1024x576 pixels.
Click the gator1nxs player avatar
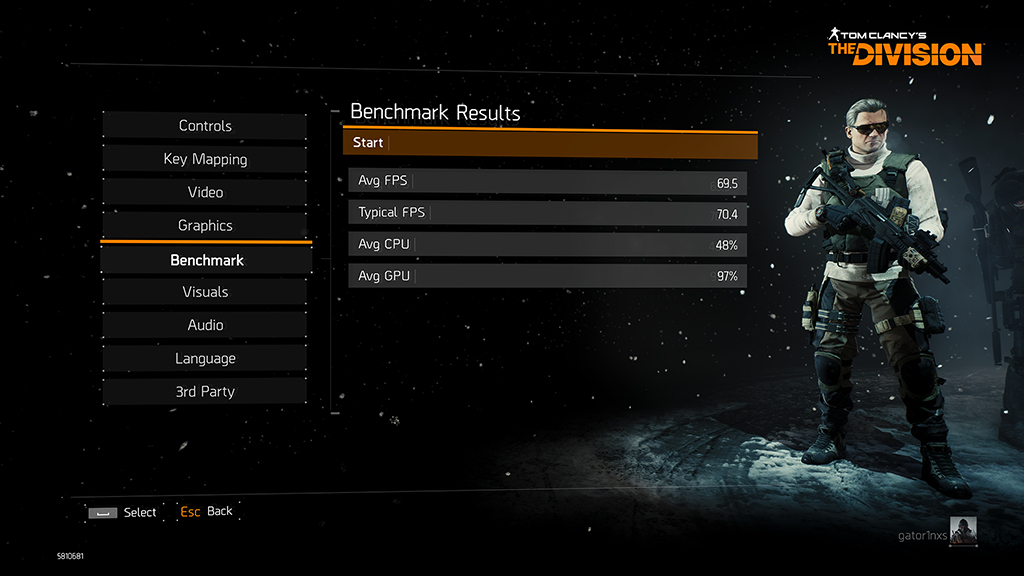pos(963,531)
